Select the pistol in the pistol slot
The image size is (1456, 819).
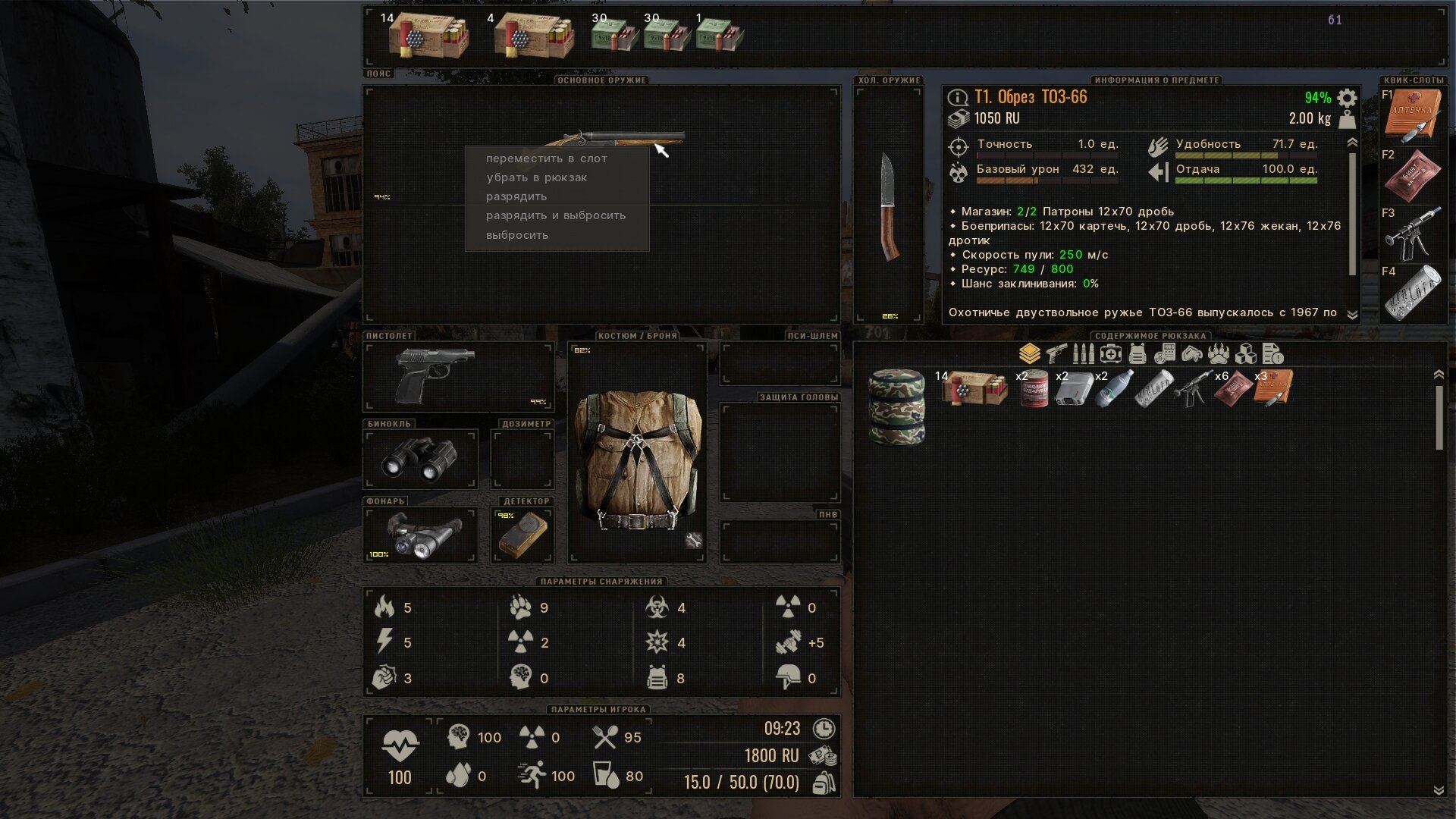point(434,375)
